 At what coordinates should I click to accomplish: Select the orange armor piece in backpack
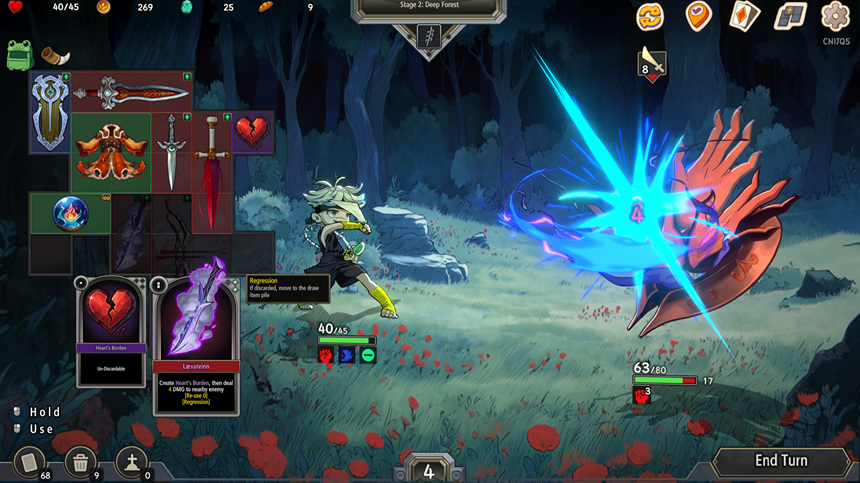click(x=110, y=151)
